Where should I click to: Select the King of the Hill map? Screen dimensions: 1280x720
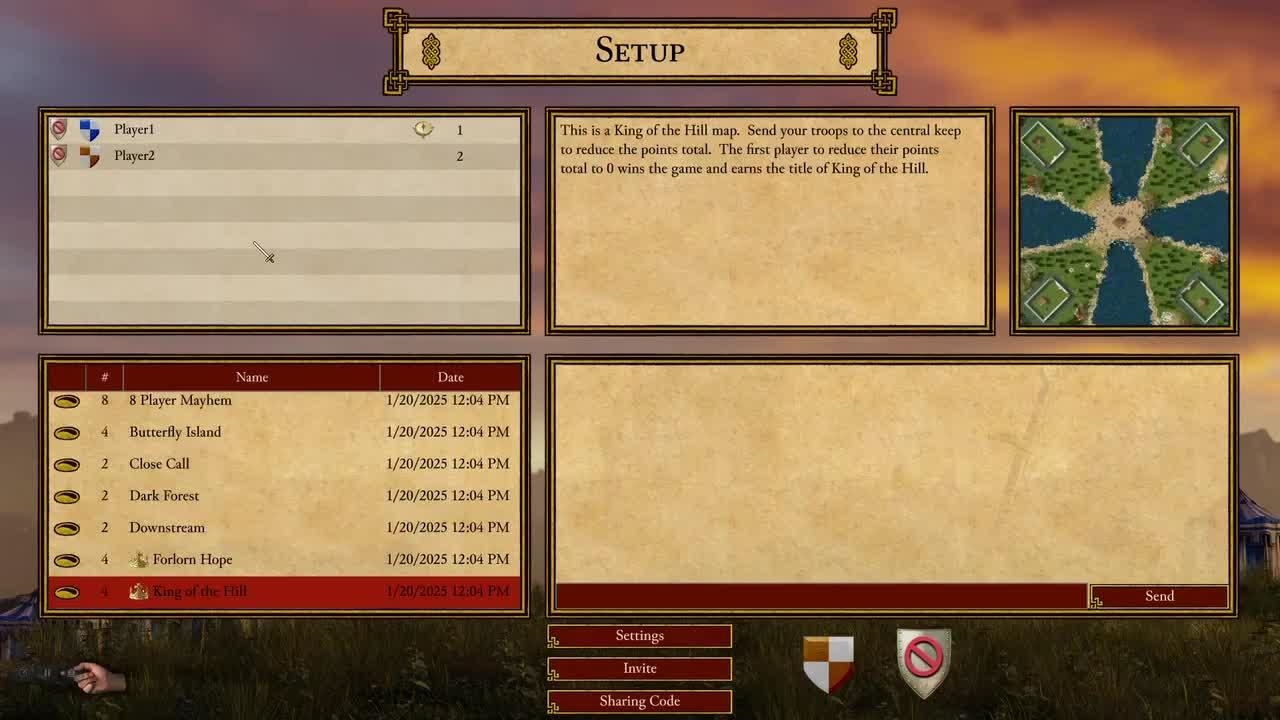199,591
